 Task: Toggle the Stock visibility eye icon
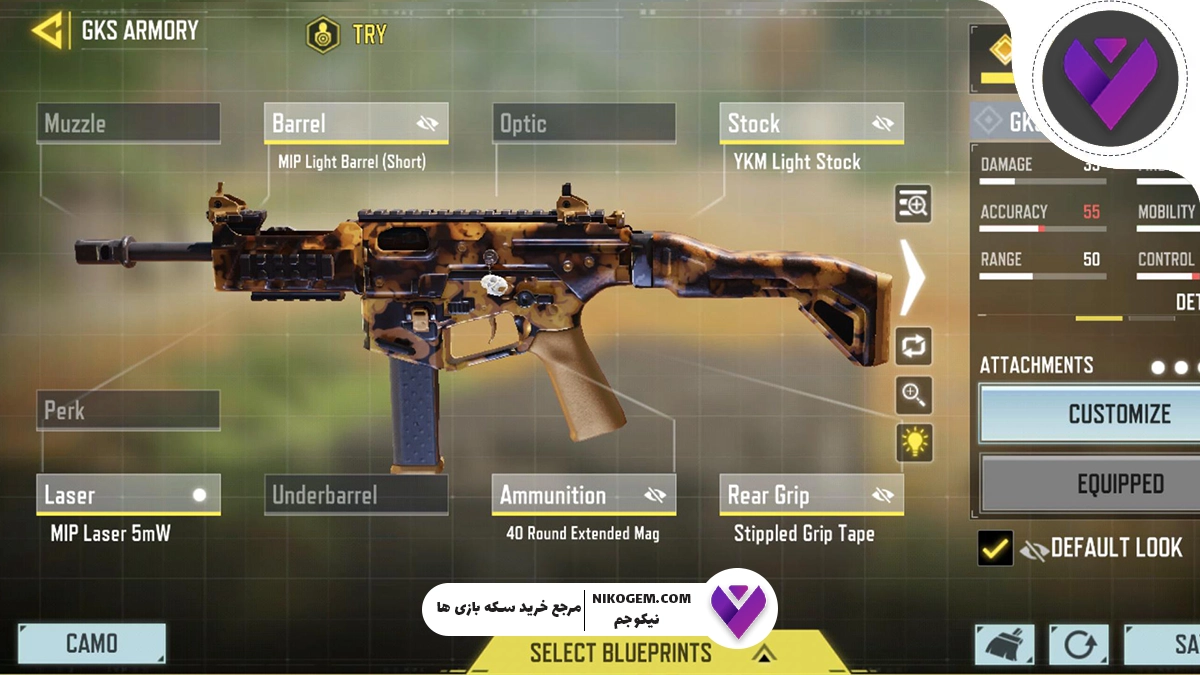tap(882, 124)
